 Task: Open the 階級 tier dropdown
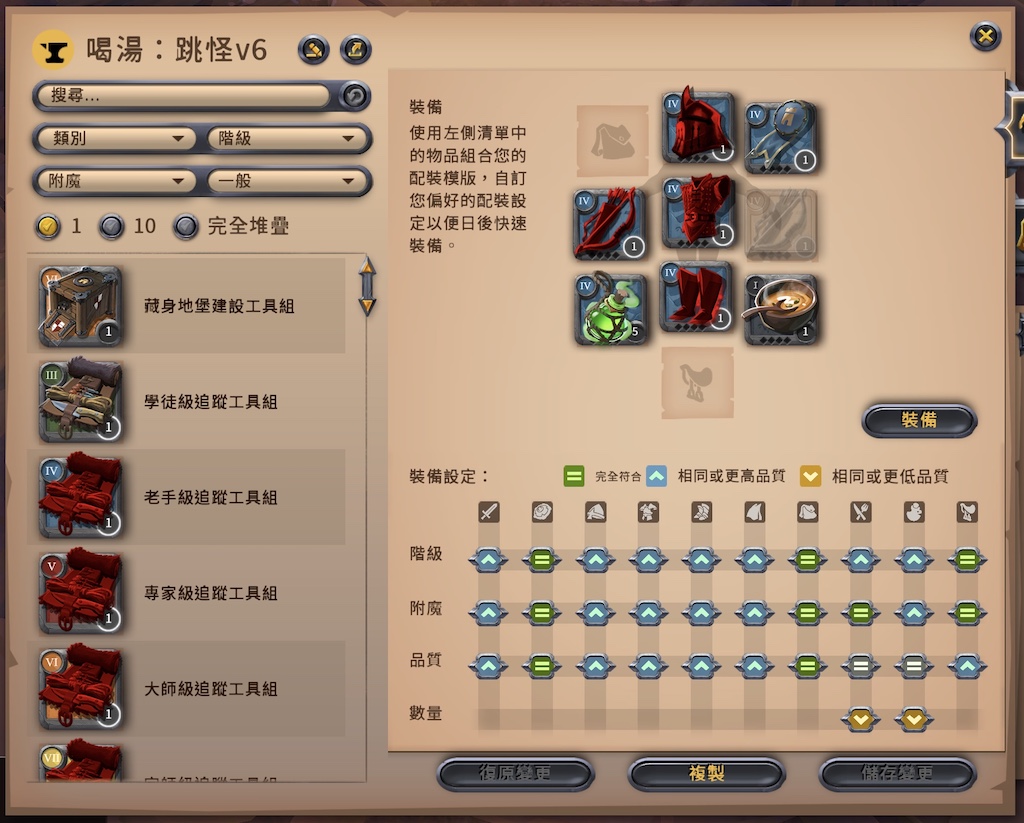[287, 138]
